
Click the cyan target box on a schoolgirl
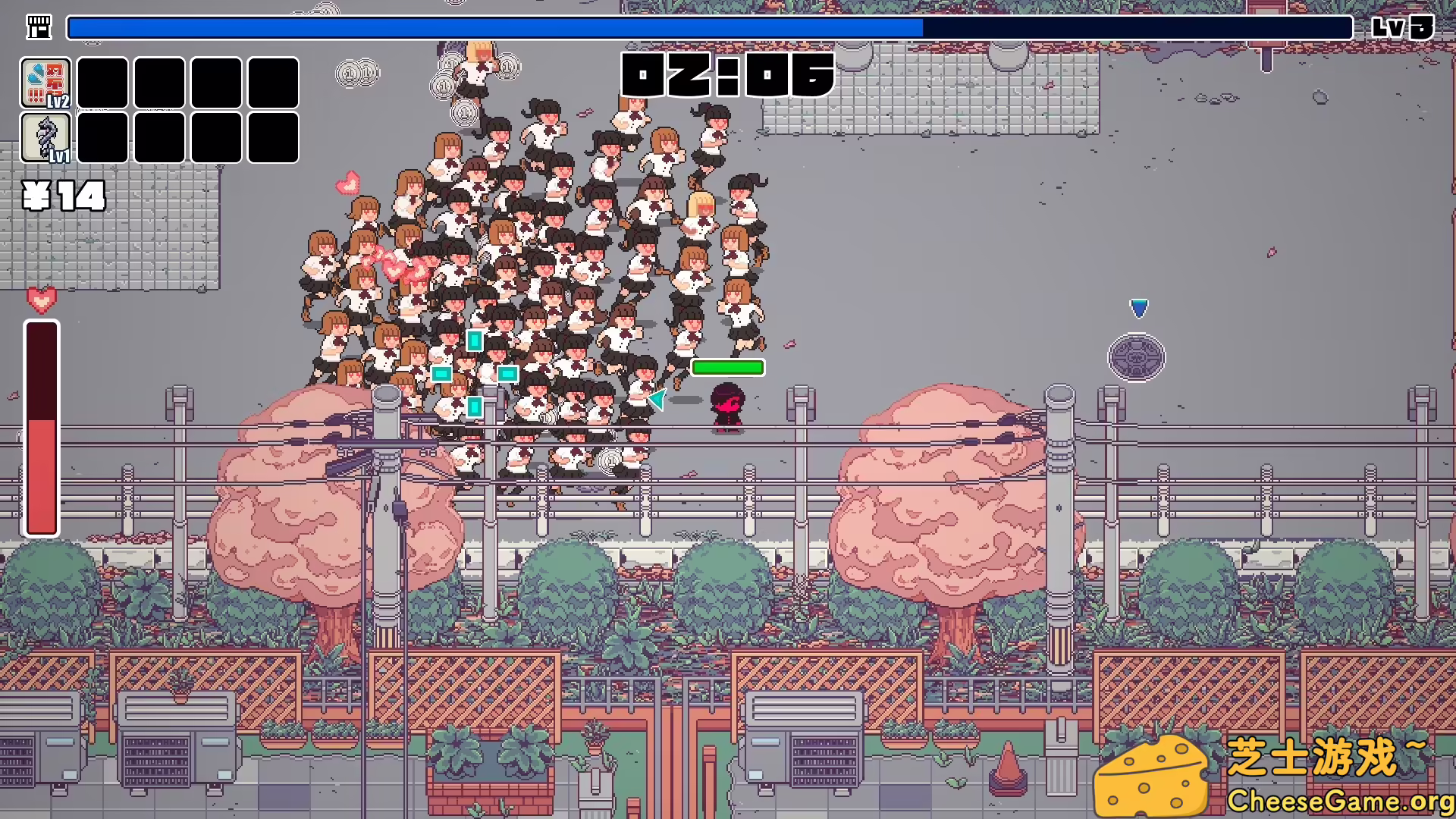pyautogui.click(x=475, y=341)
